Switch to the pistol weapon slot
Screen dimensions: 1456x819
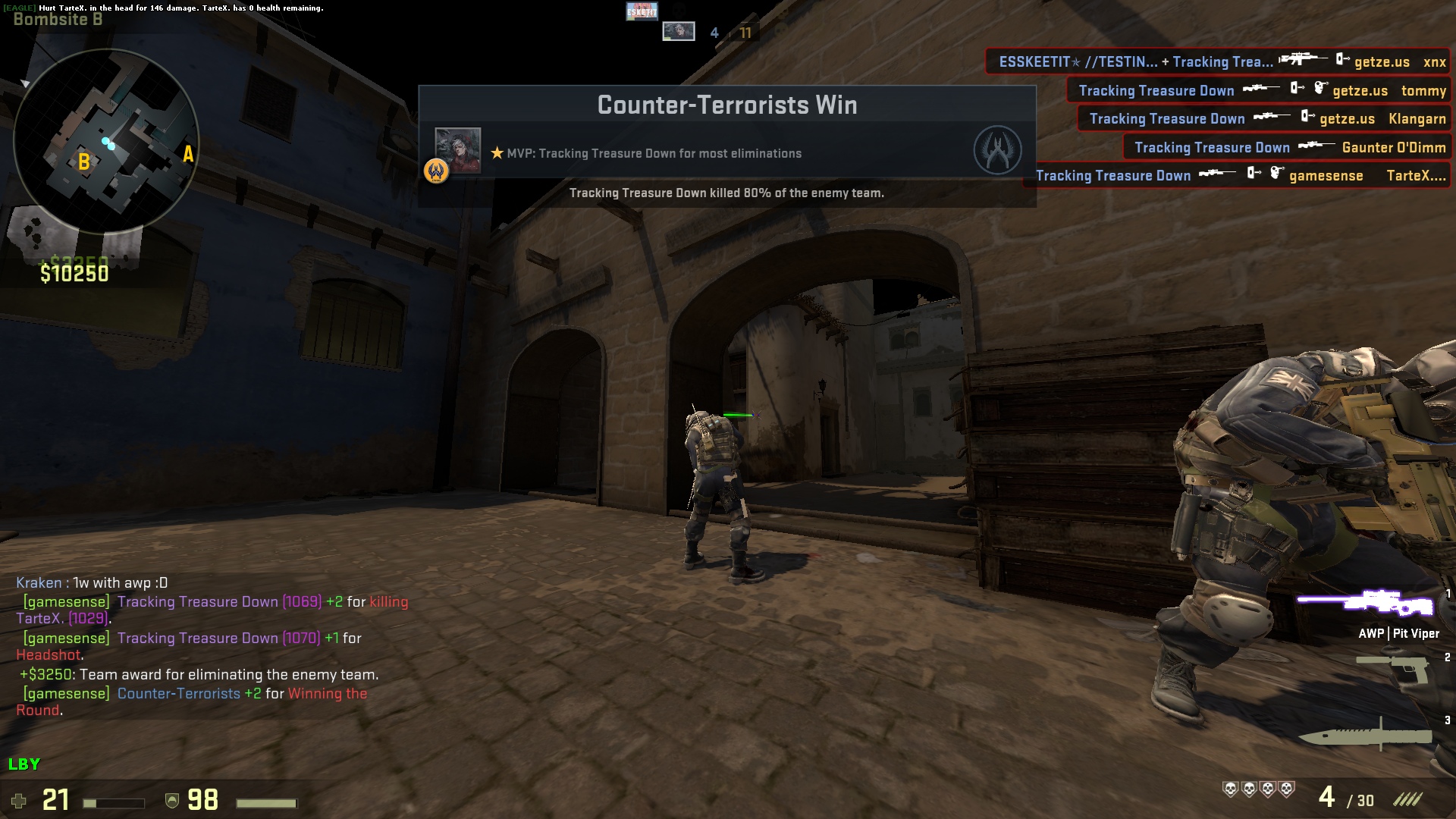(x=1392, y=670)
